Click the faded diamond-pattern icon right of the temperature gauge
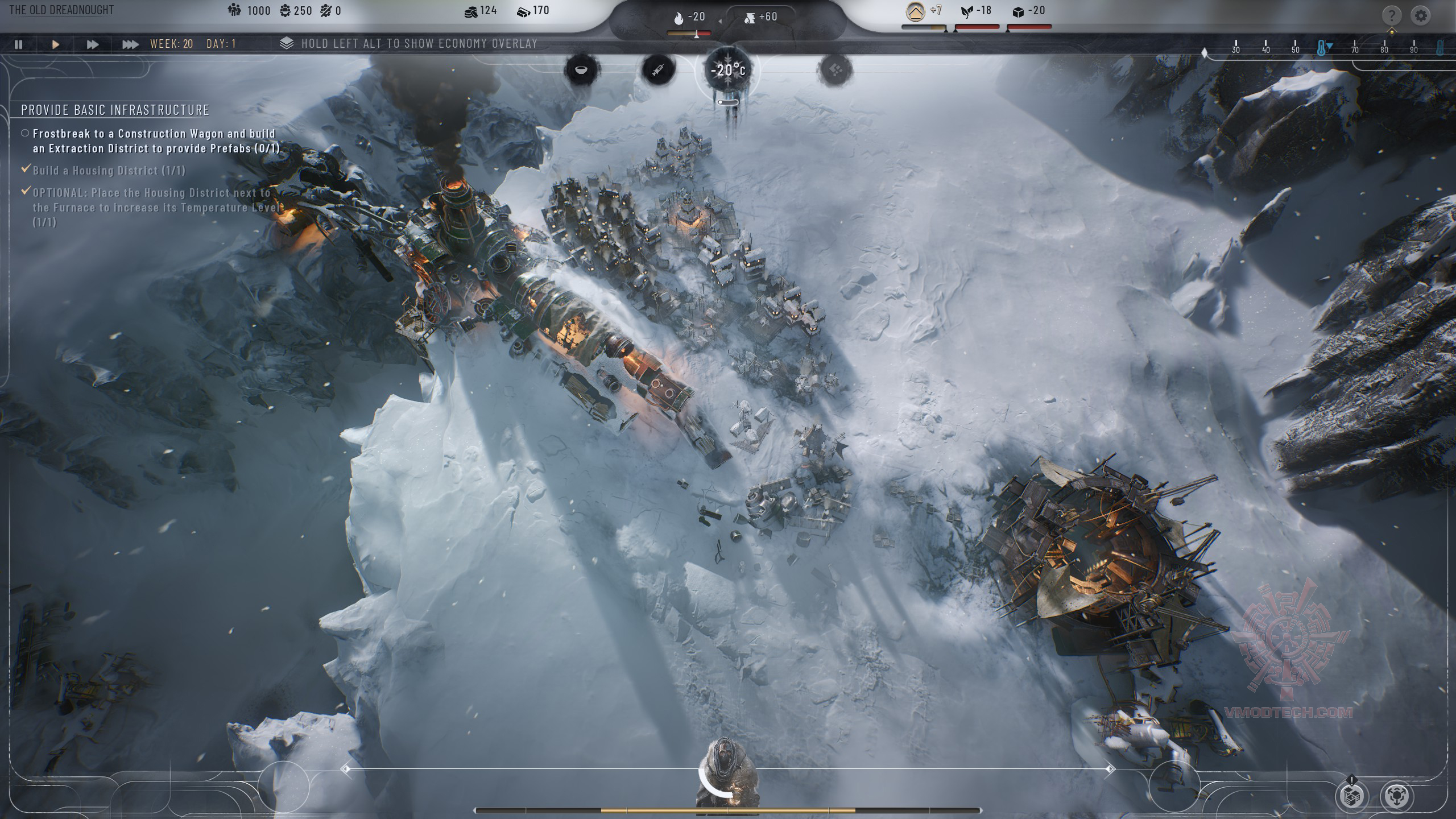The height and width of the screenshot is (819, 1456). [835, 71]
